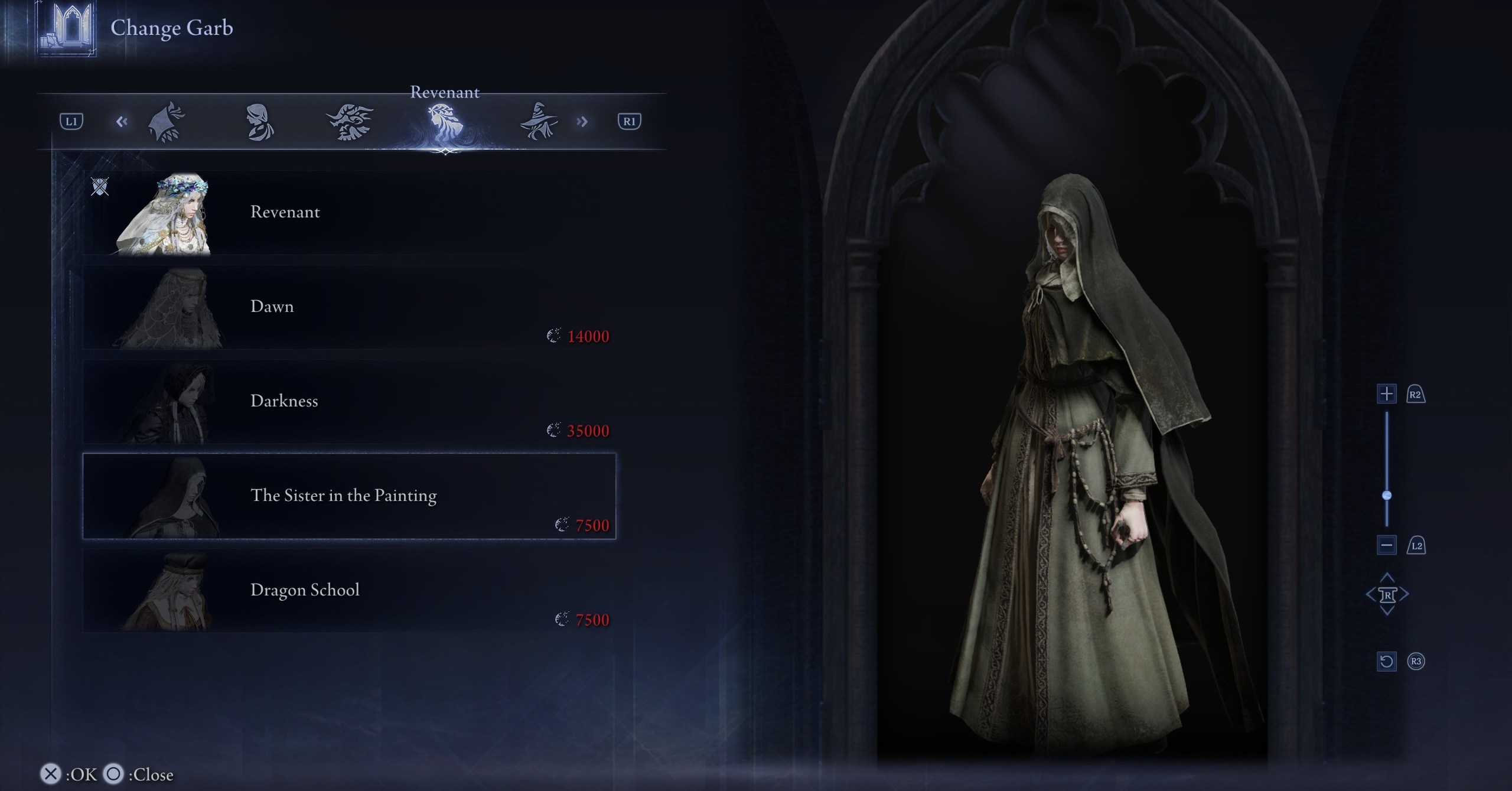This screenshot has width=1512, height=791.
Task: Go to next characters with right arrows
Action: (x=582, y=122)
